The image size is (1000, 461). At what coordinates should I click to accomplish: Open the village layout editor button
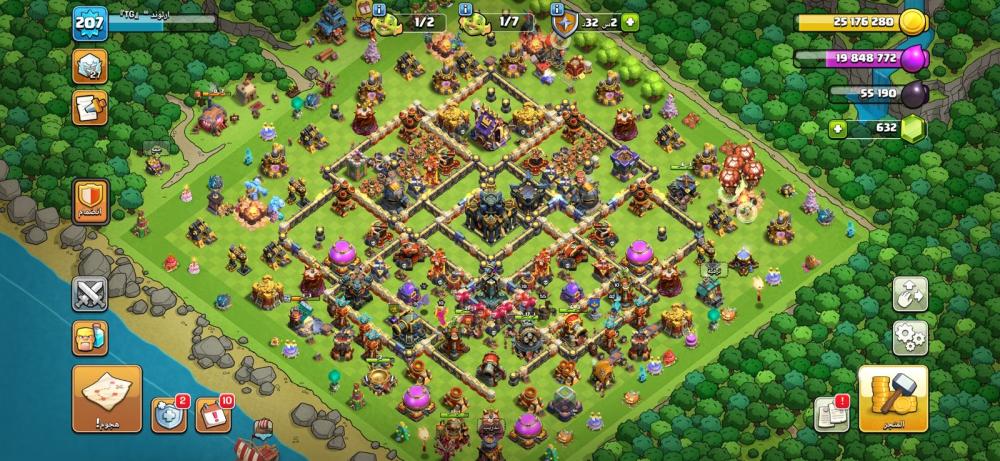click(x=910, y=293)
